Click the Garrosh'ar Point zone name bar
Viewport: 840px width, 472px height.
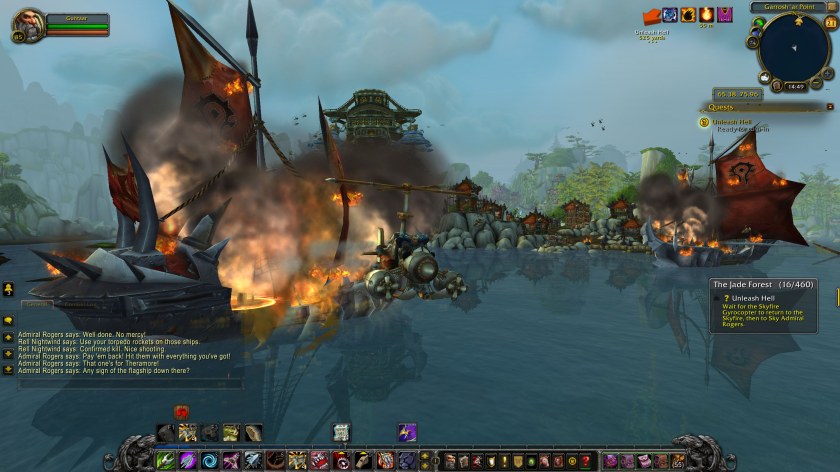click(790, 7)
